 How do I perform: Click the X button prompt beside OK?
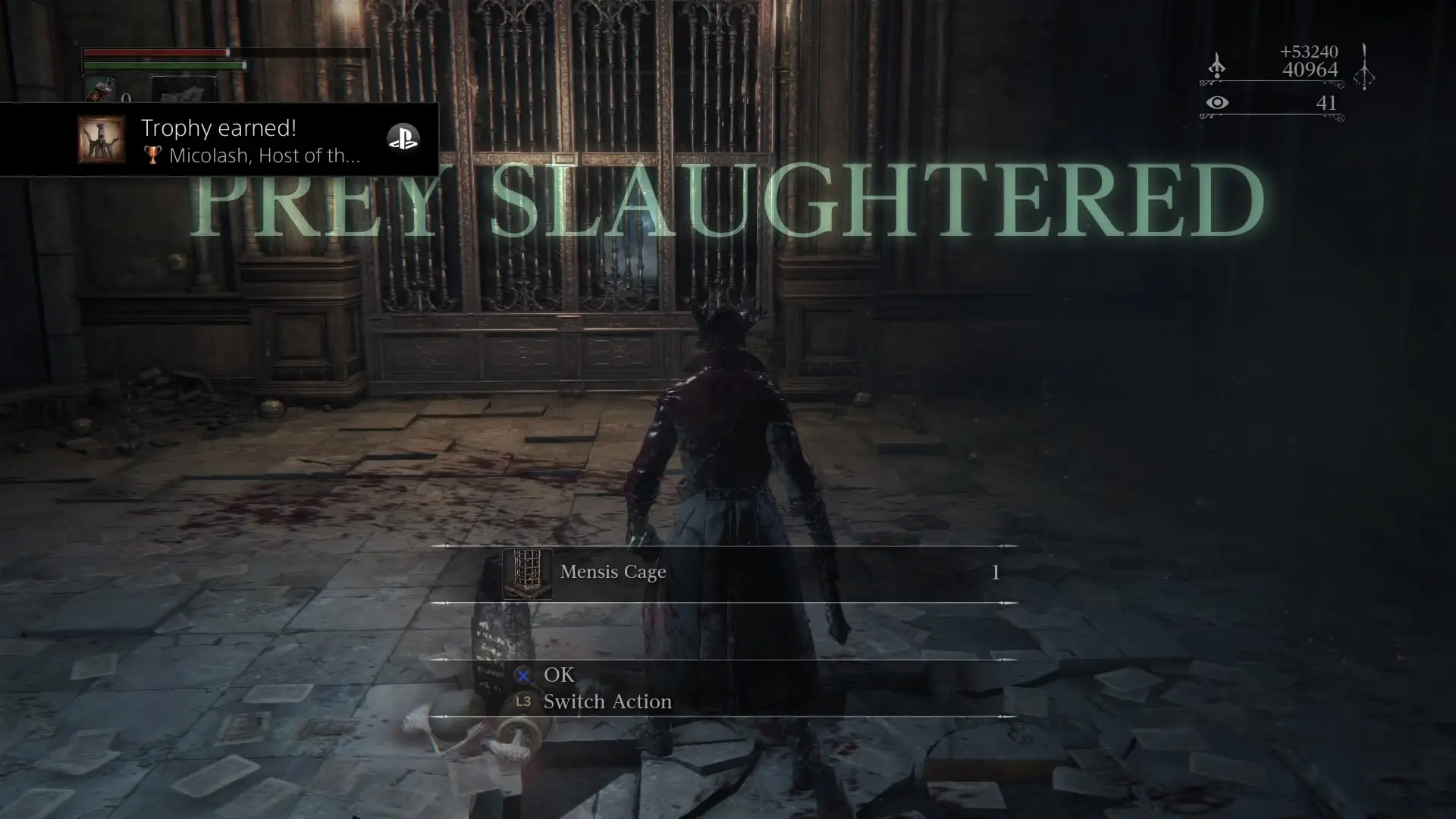pyautogui.click(x=521, y=675)
